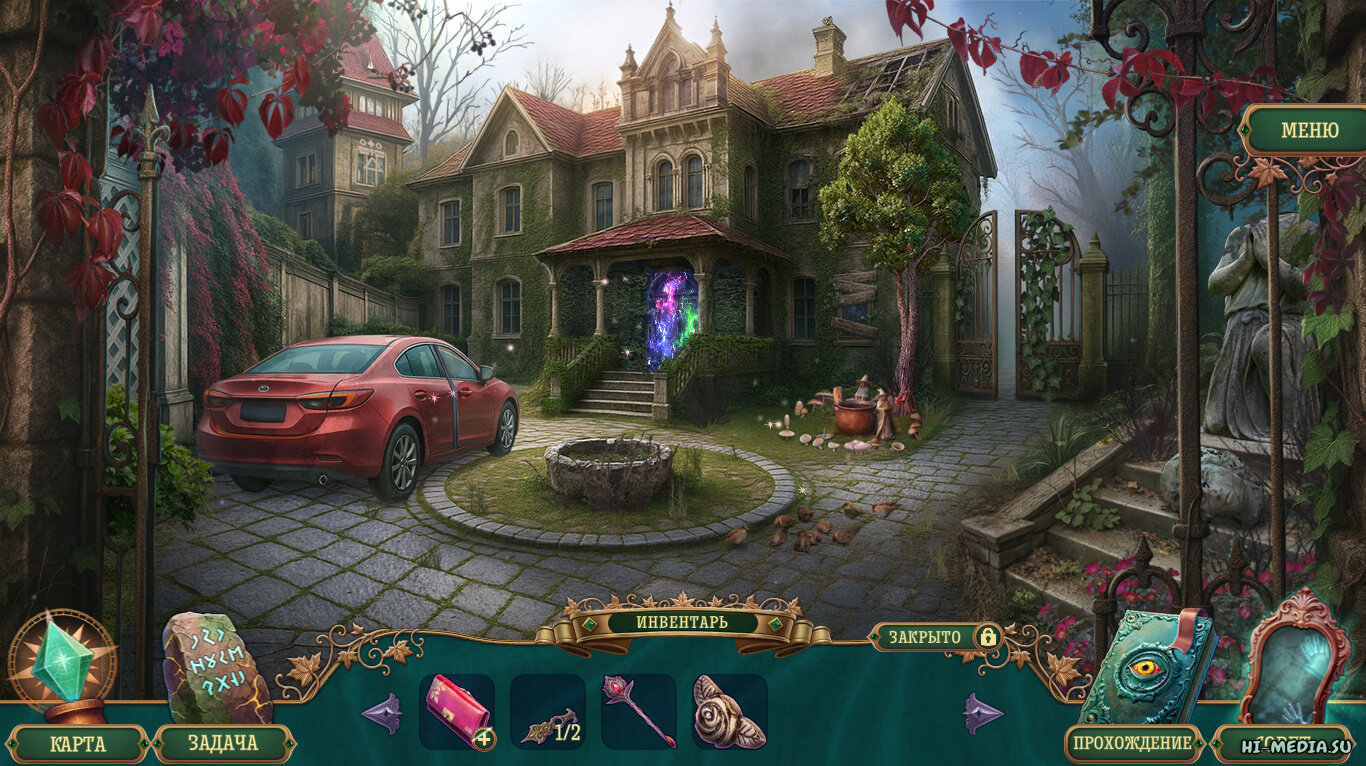The width and height of the screenshot is (1366, 766).
Task: Show the current ЗАДАЧА objective
Action: (222, 744)
